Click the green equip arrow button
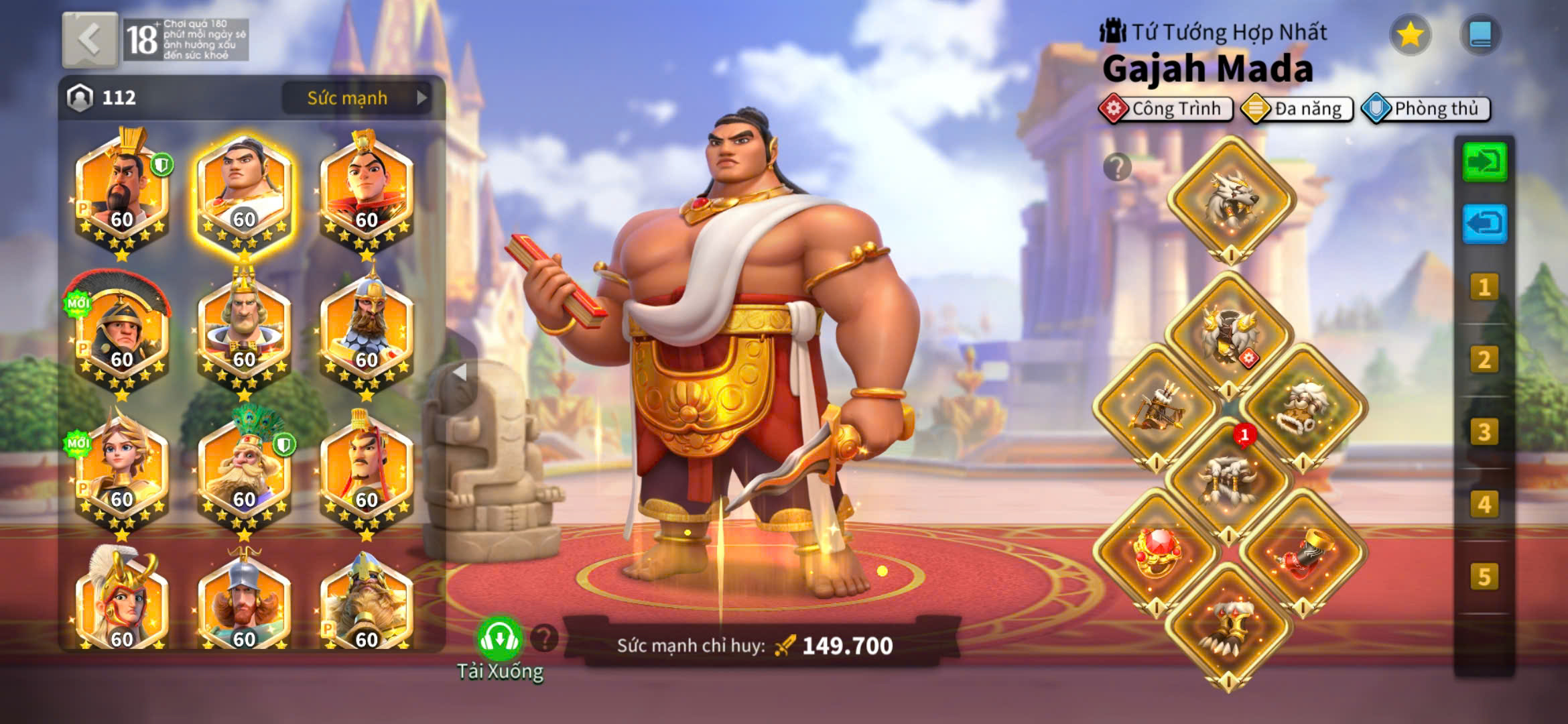The image size is (1568, 724). click(x=1484, y=162)
